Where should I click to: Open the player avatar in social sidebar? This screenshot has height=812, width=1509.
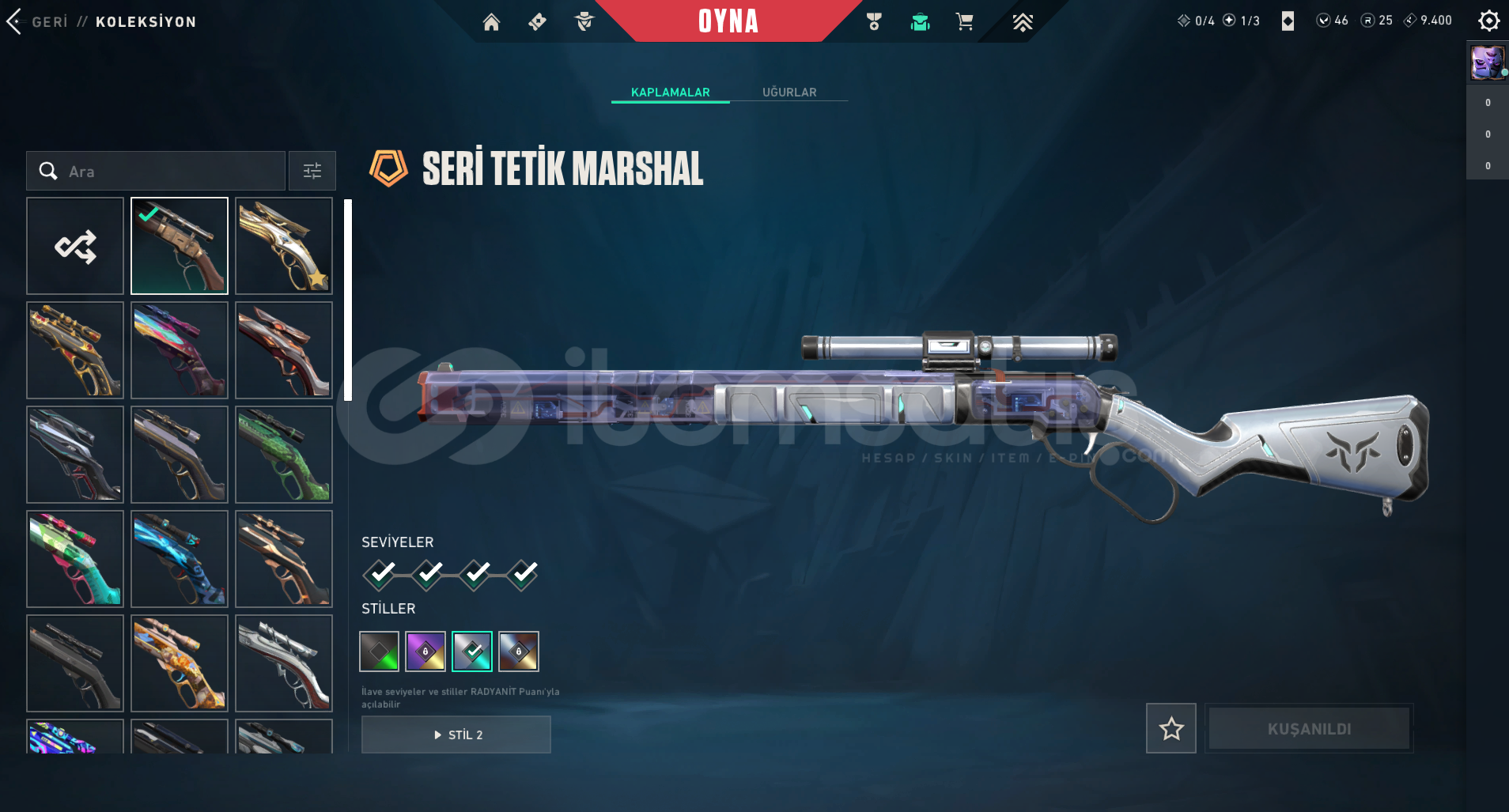(1487, 62)
